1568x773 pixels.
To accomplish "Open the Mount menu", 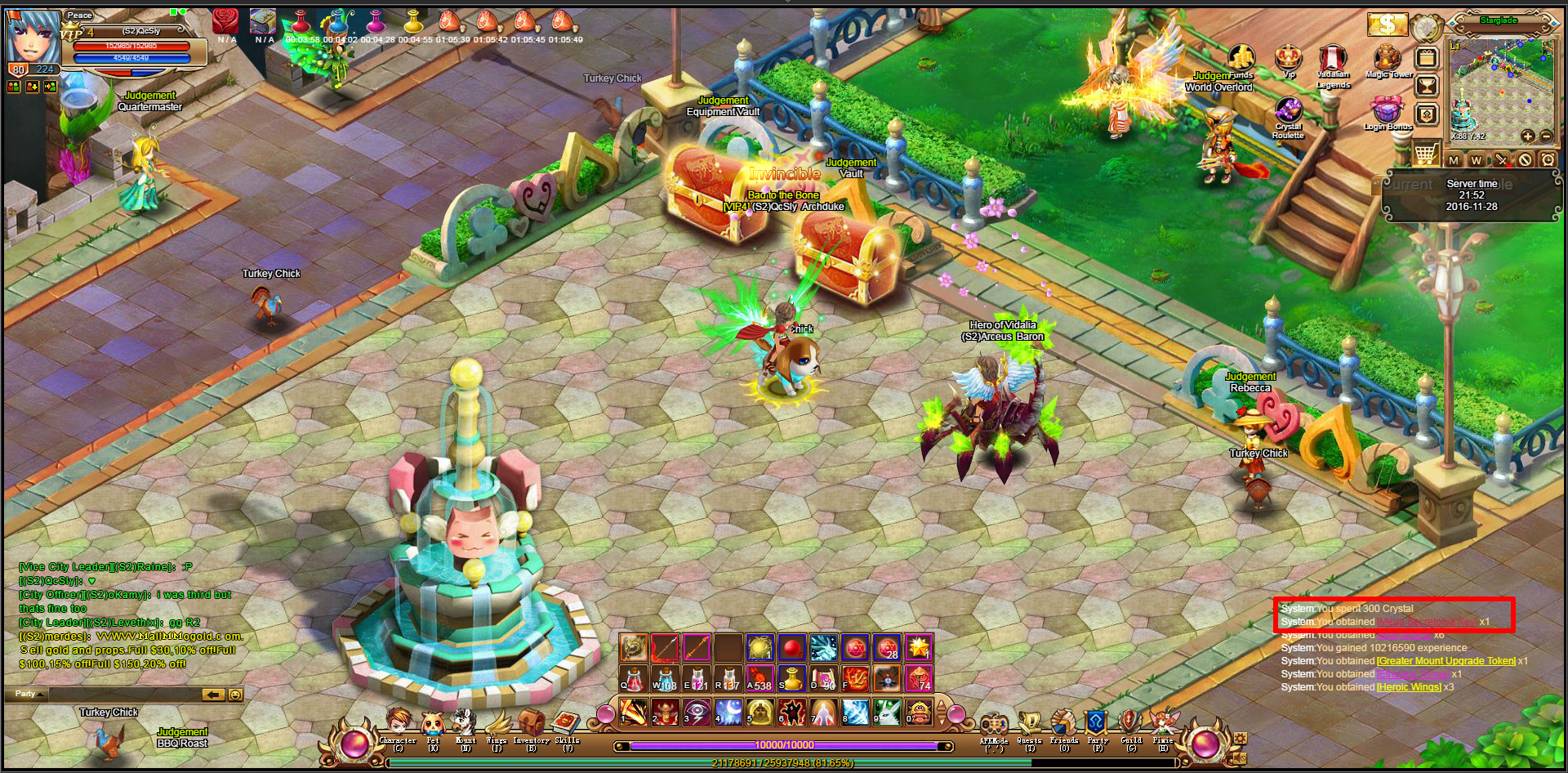I will click(x=465, y=725).
